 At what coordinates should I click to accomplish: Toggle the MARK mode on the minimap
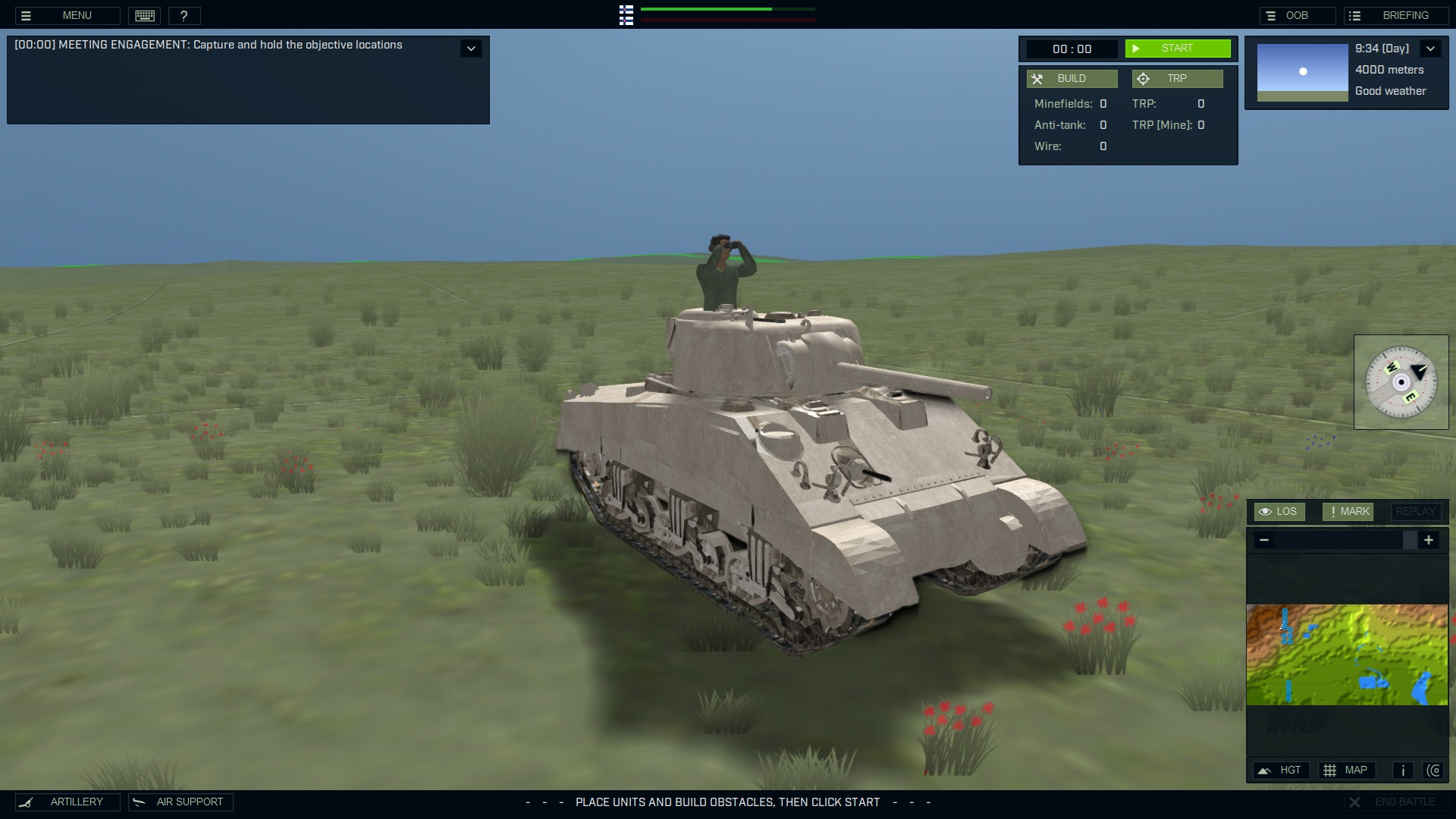click(x=1348, y=511)
